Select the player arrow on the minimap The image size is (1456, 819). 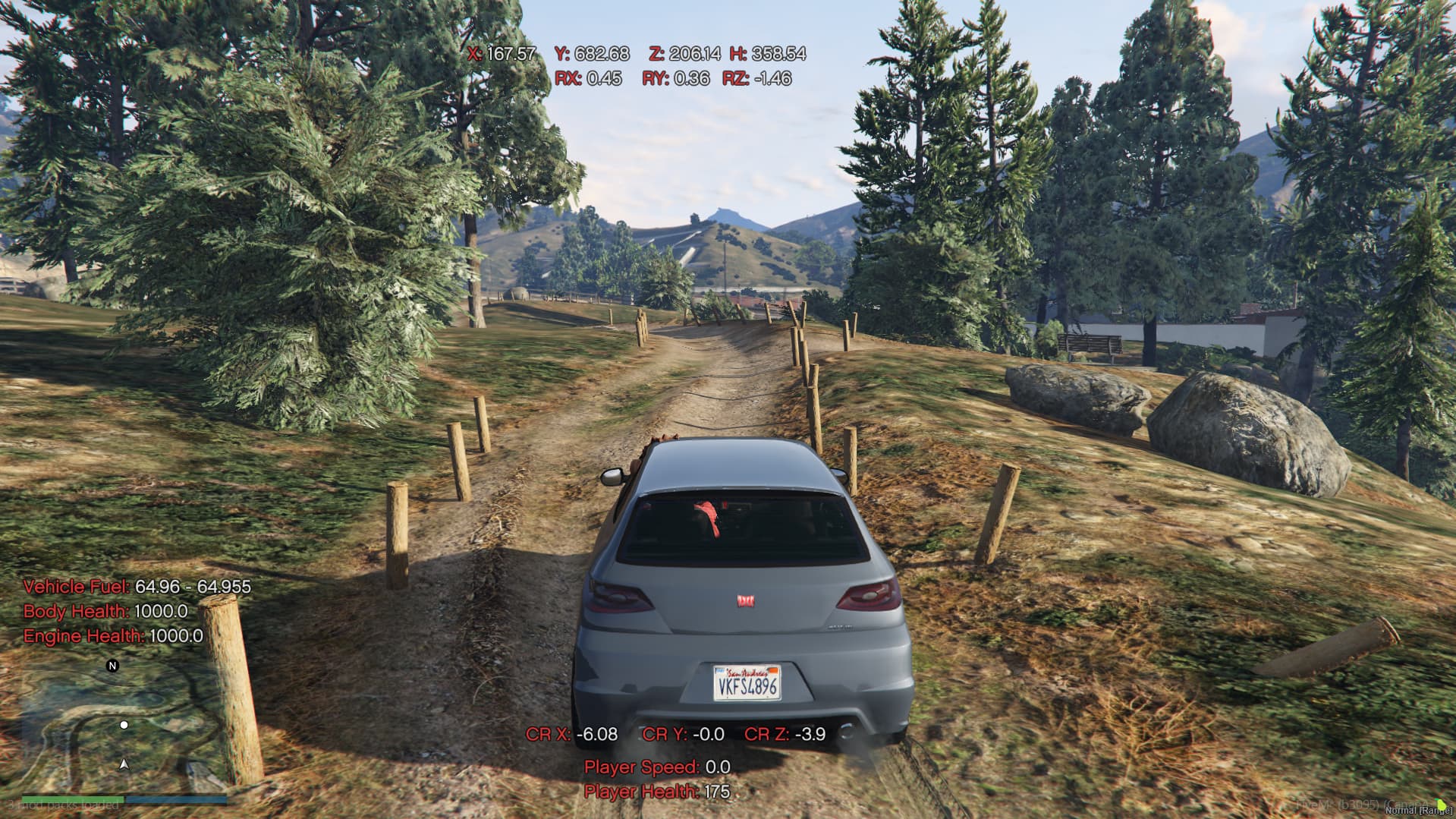tap(124, 764)
